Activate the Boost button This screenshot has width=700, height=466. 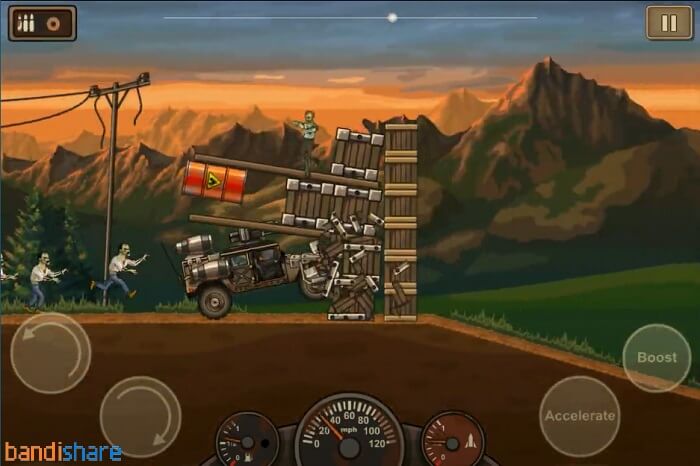coord(656,357)
